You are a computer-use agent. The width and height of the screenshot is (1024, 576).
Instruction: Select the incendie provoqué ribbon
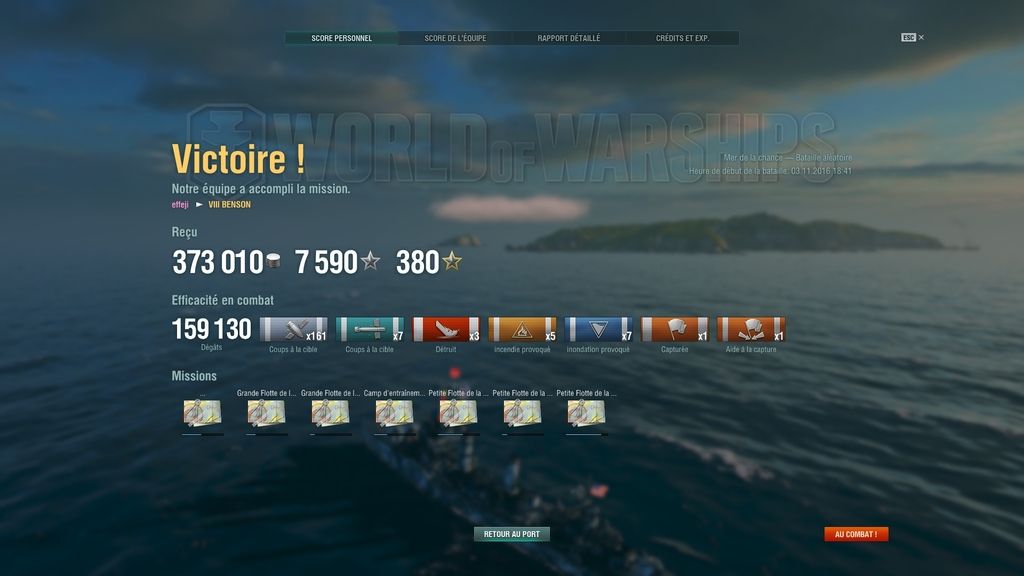(522, 330)
